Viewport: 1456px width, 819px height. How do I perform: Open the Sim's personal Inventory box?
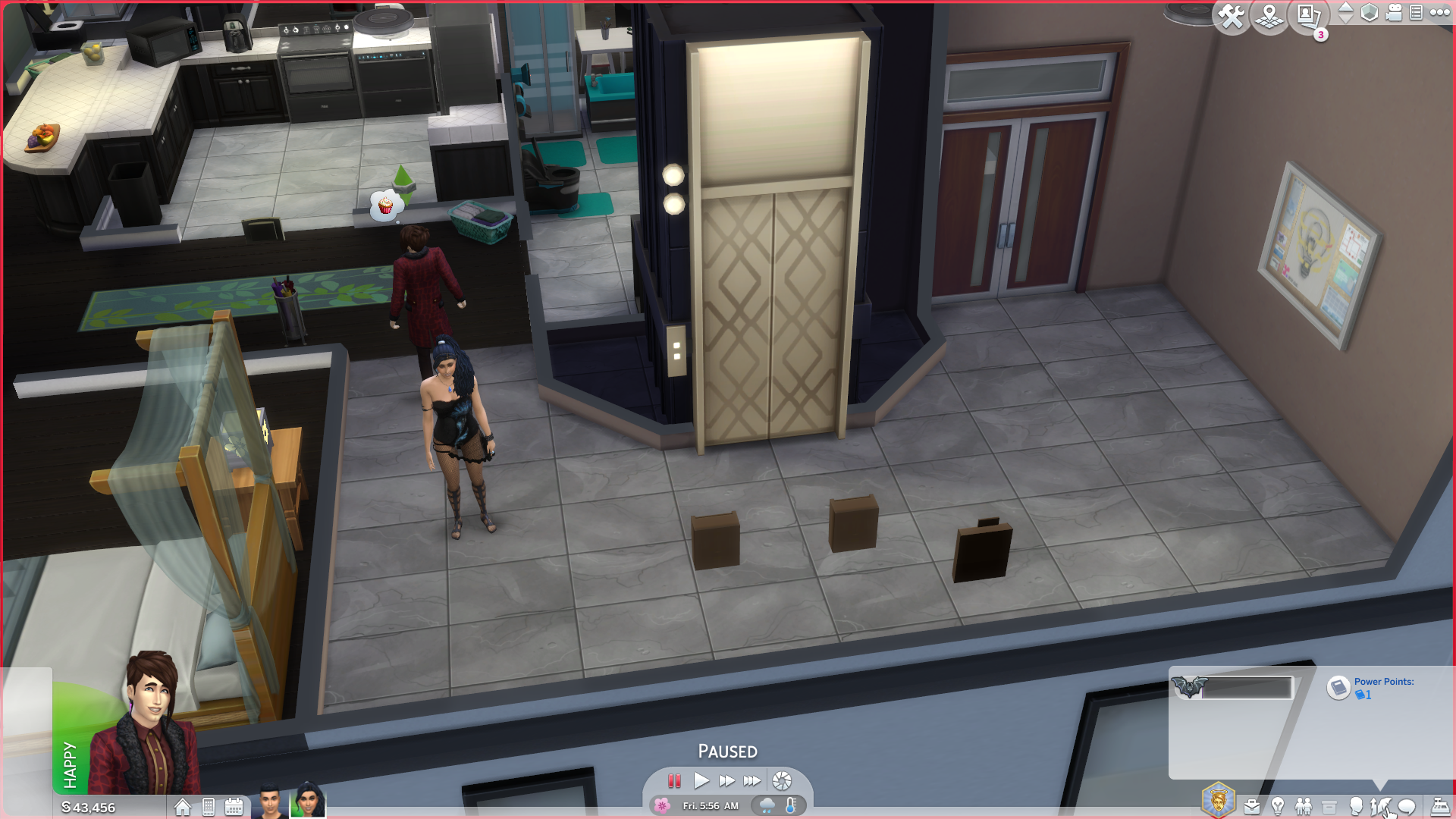tap(1329, 806)
